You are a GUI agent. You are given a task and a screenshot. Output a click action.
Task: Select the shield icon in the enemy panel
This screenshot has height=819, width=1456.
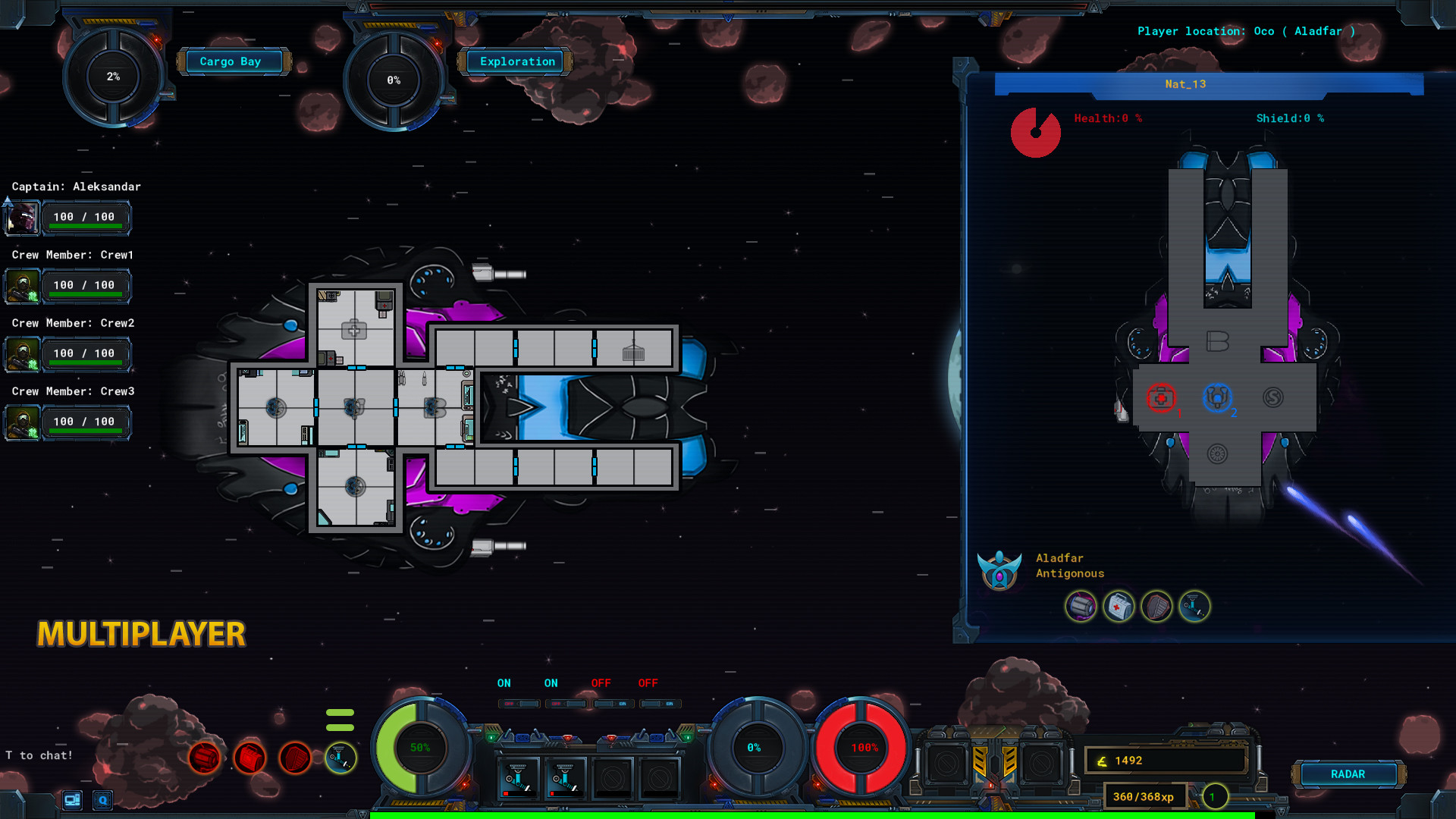[x=1156, y=607]
